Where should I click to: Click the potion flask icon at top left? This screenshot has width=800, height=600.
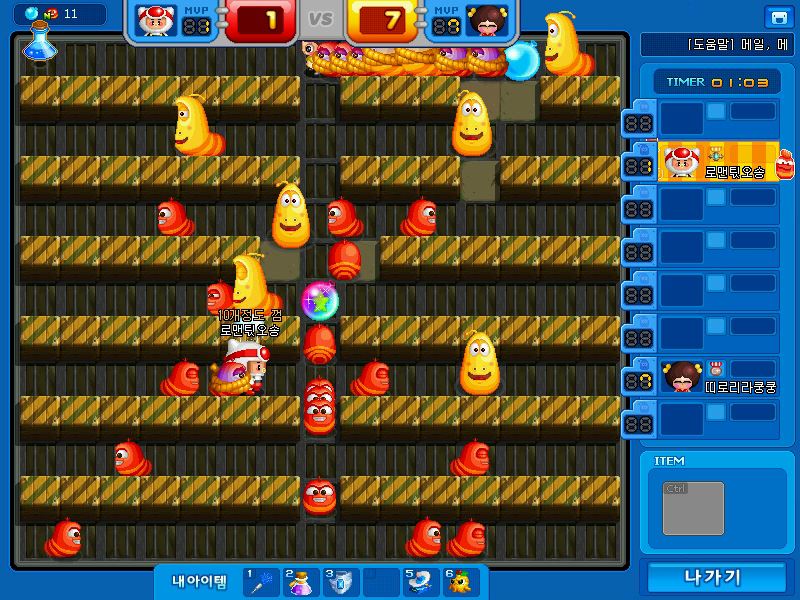[36, 40]
